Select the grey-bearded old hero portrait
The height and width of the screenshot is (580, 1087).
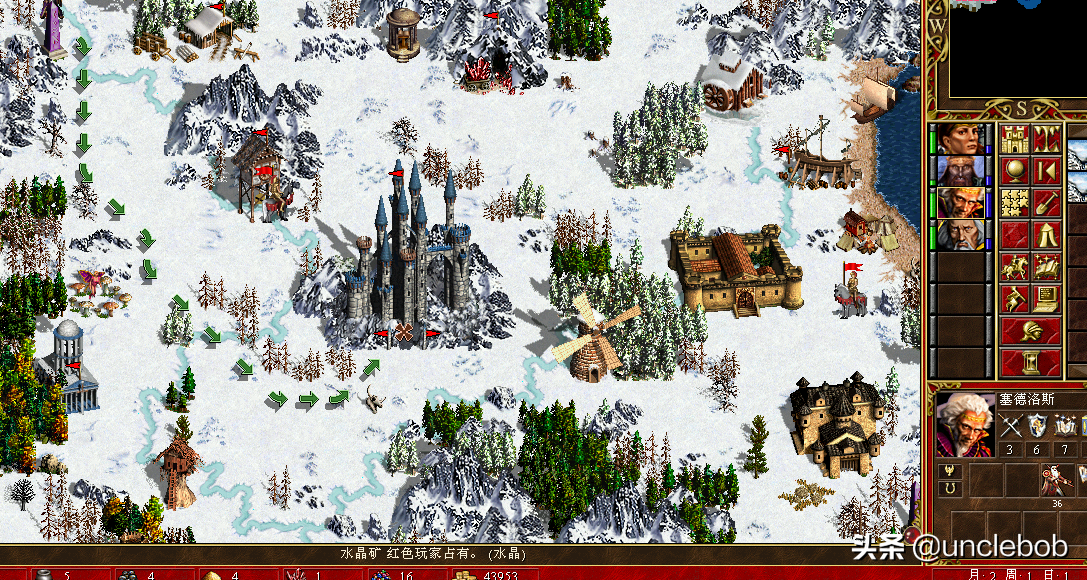coord(959,234)
